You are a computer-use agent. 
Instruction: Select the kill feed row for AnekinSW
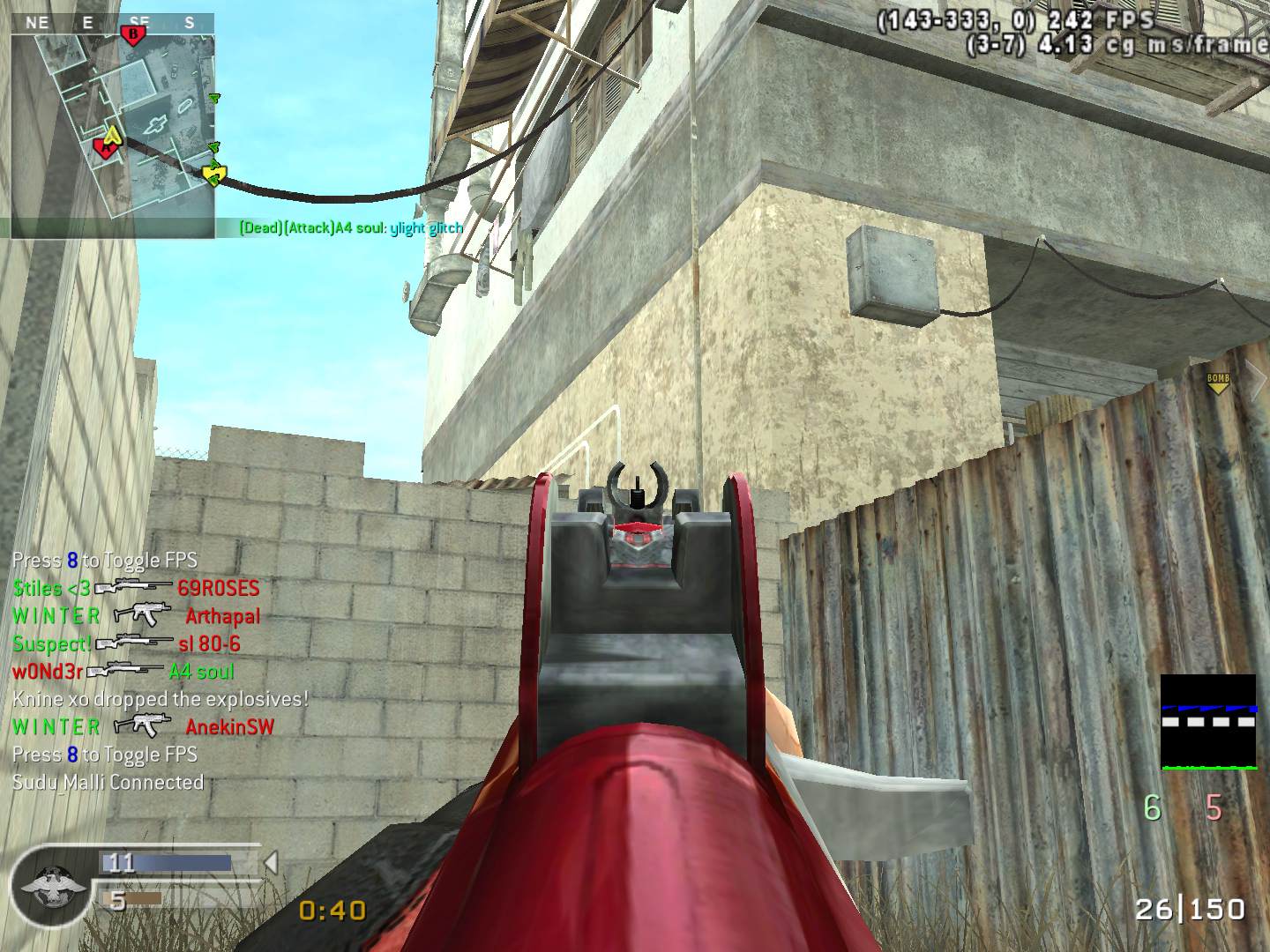pyautogui.click(x=143, y=727)
